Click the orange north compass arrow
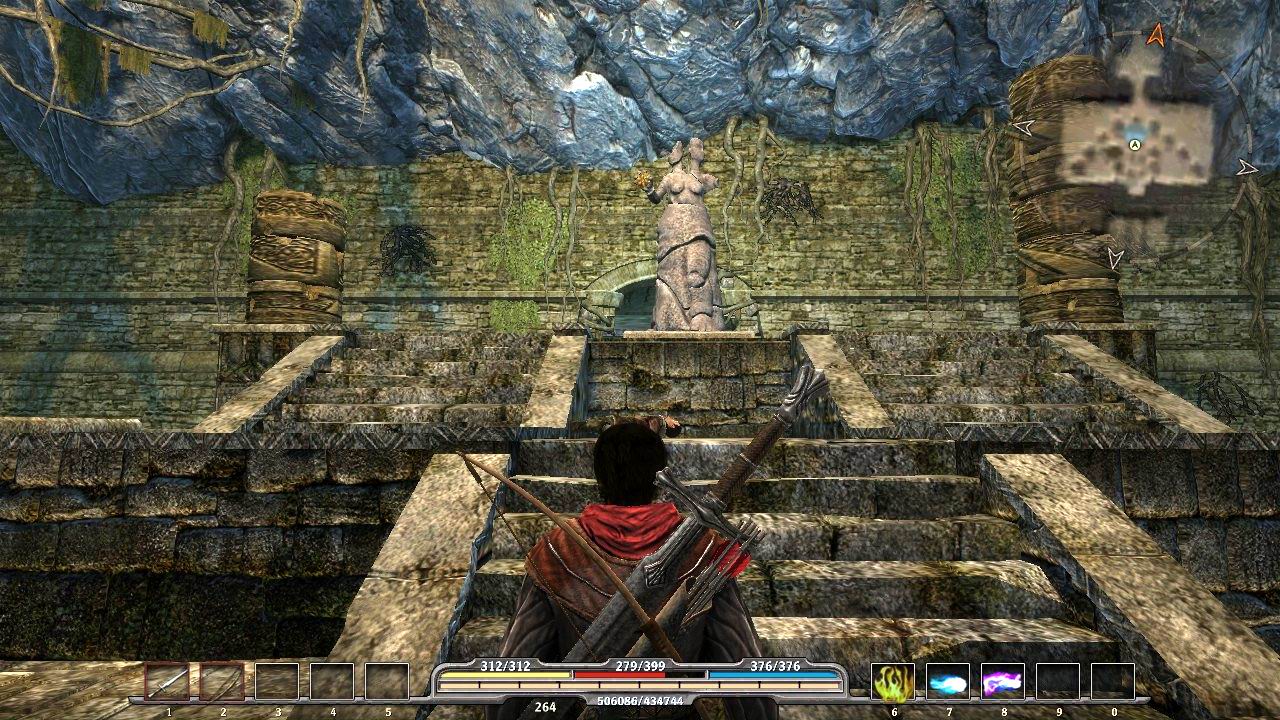This screenshot has width=1280, height=720. tap(1156, 35)
